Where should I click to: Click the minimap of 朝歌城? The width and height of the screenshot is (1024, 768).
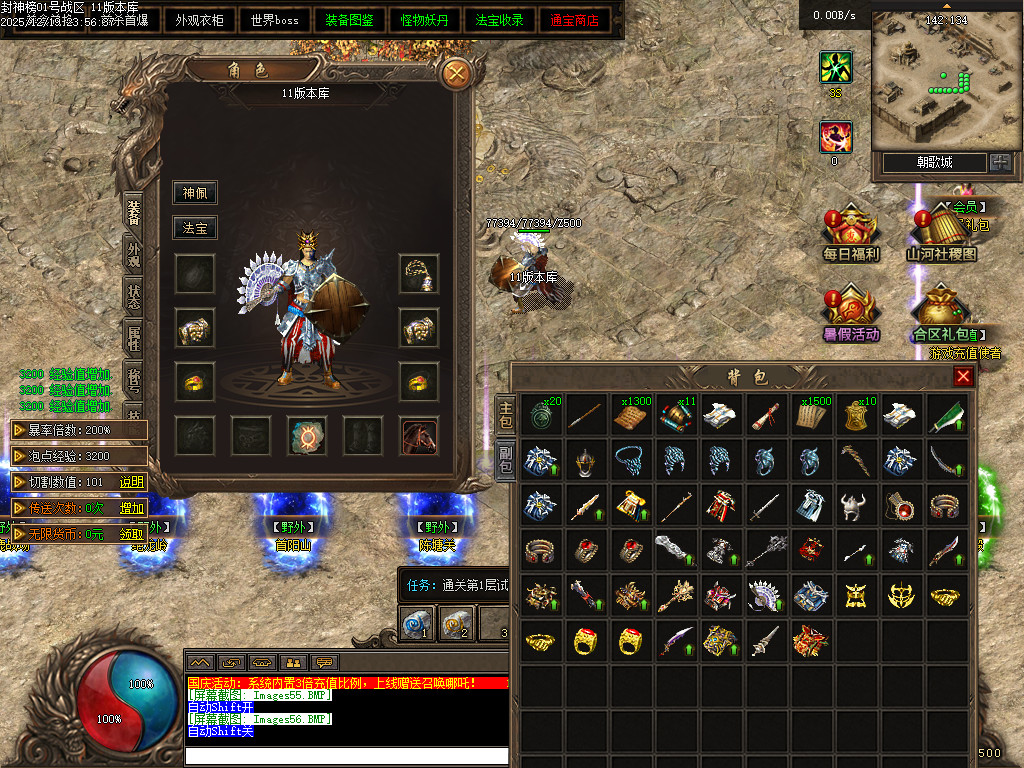pos(931,82)
